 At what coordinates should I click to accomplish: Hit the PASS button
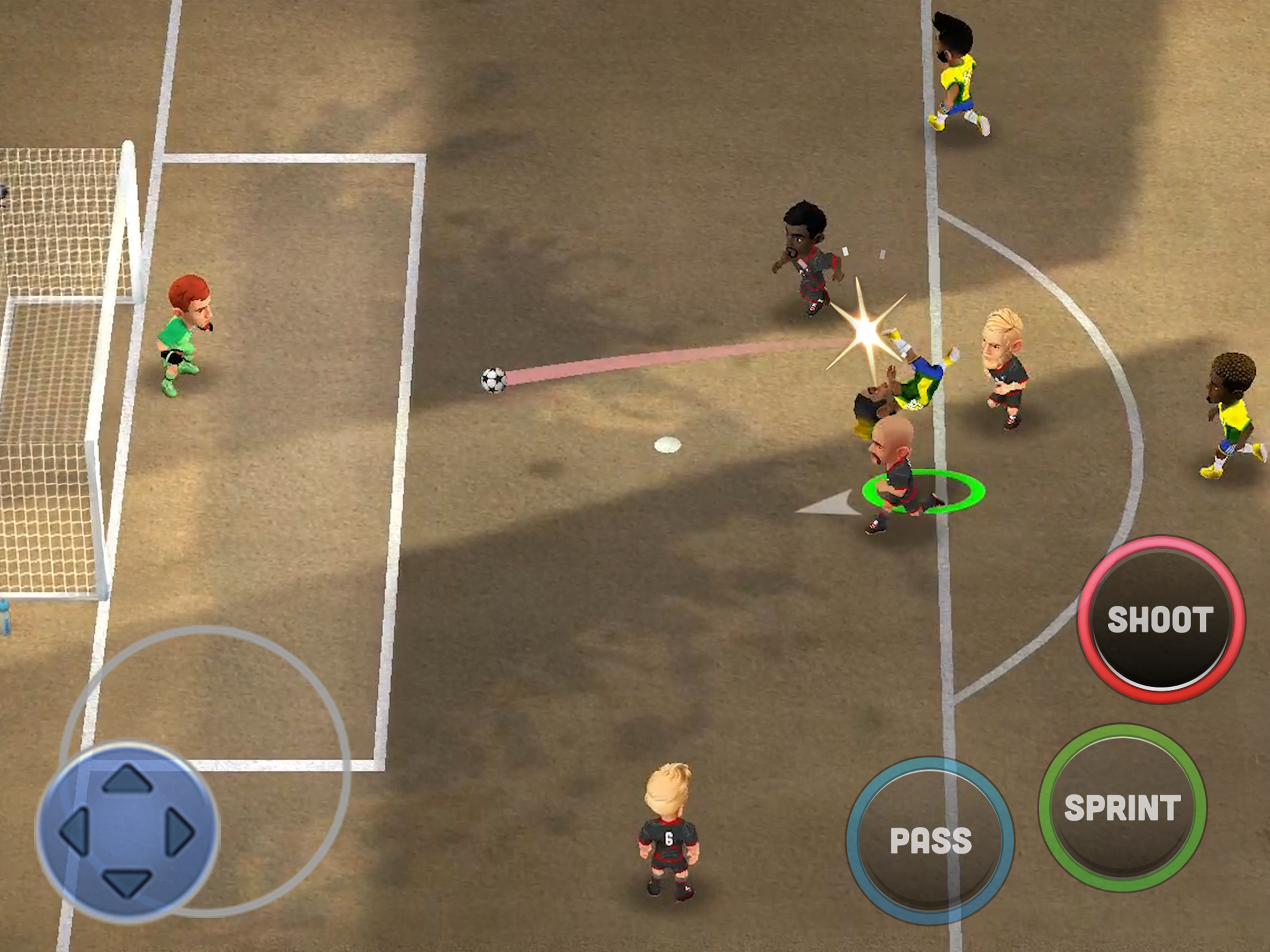930,840
